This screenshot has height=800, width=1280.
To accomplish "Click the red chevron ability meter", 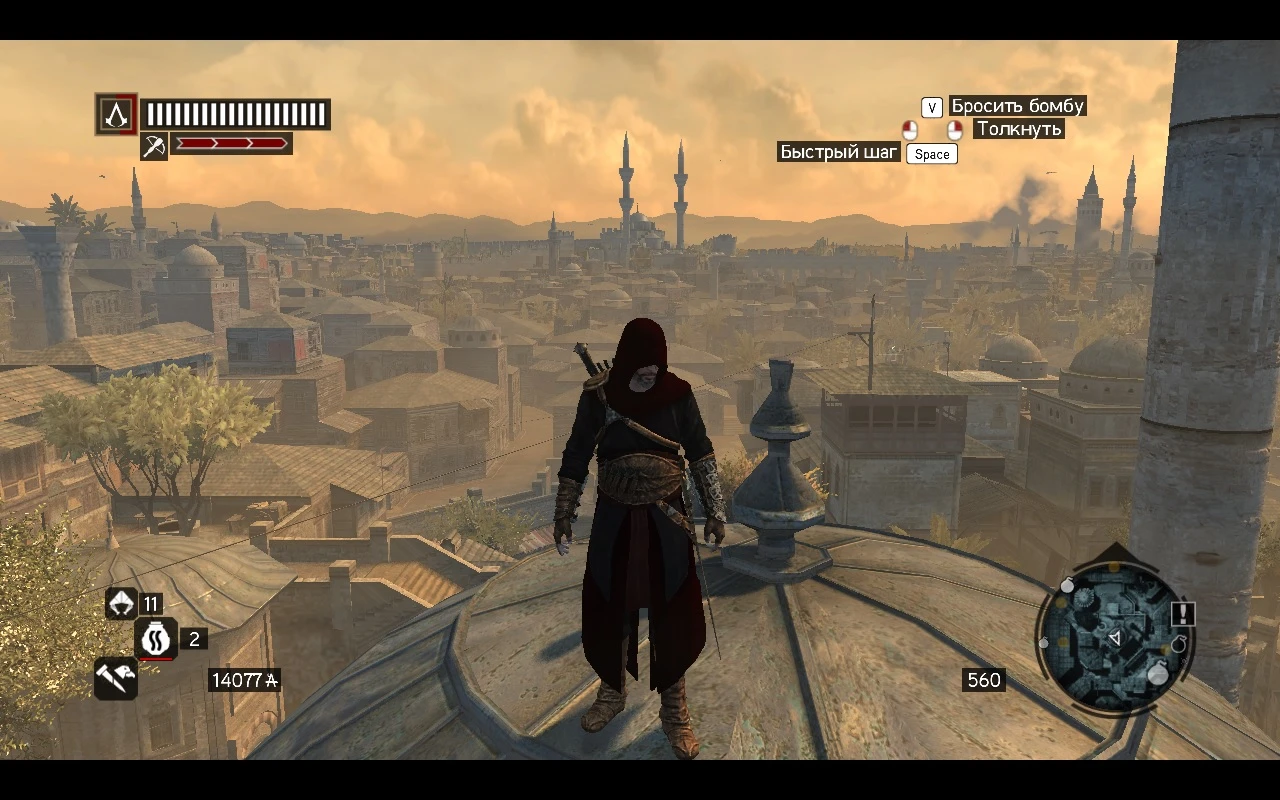I will click(x=232, y=142).
